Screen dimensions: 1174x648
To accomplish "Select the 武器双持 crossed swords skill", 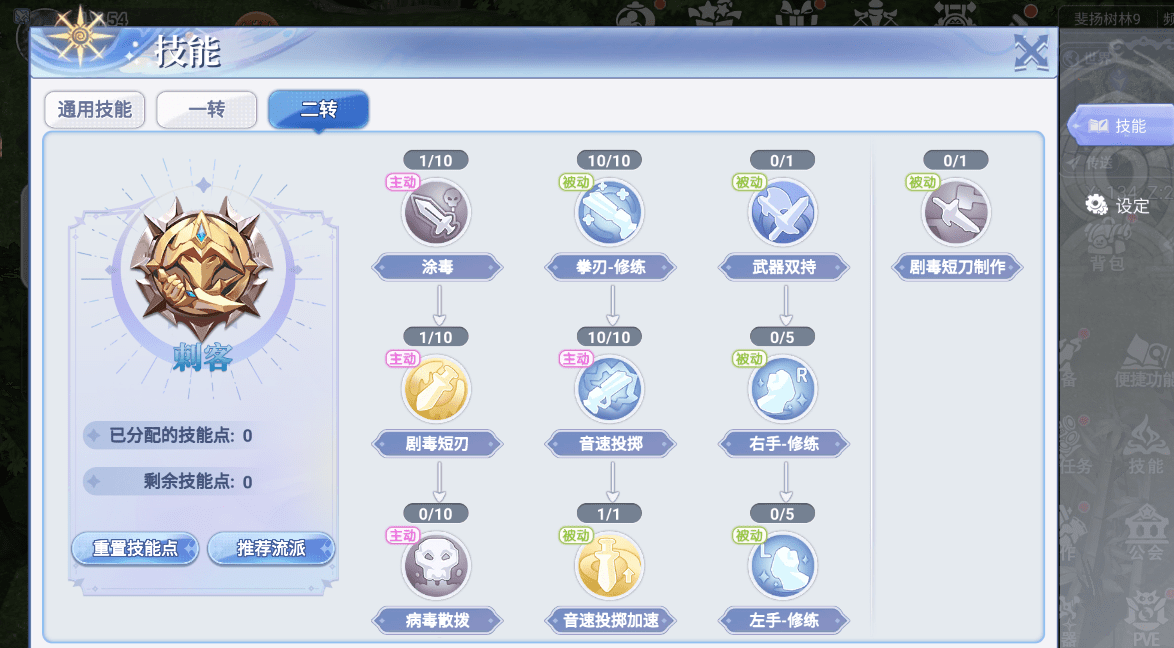I will 784,212.
